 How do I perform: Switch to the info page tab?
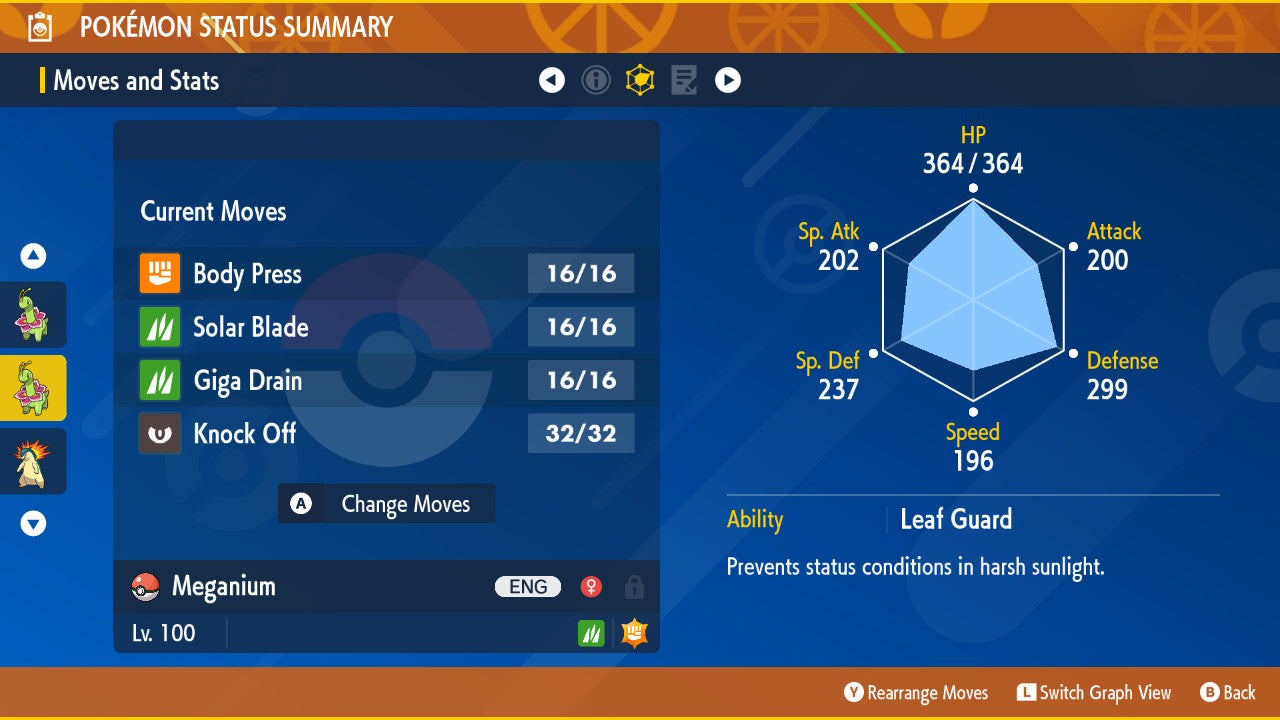[596, 80]
